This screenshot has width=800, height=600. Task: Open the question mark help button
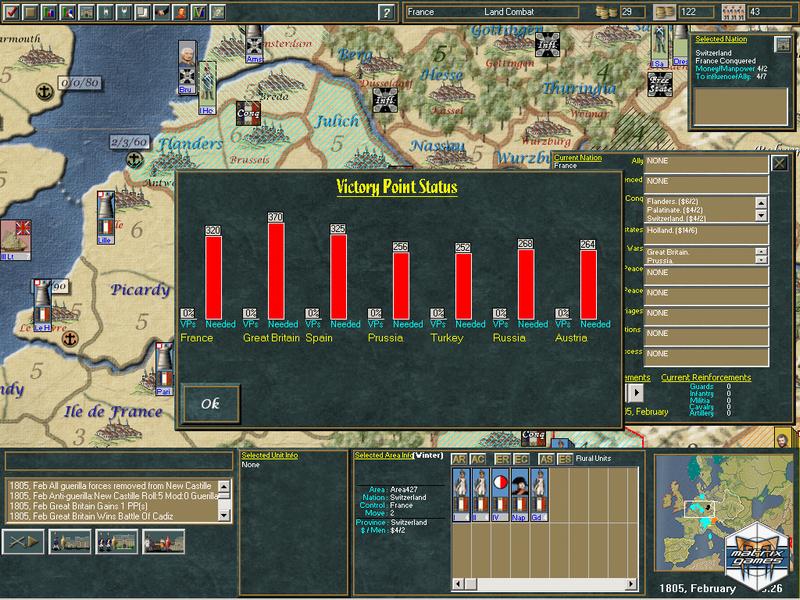(386, 12)
